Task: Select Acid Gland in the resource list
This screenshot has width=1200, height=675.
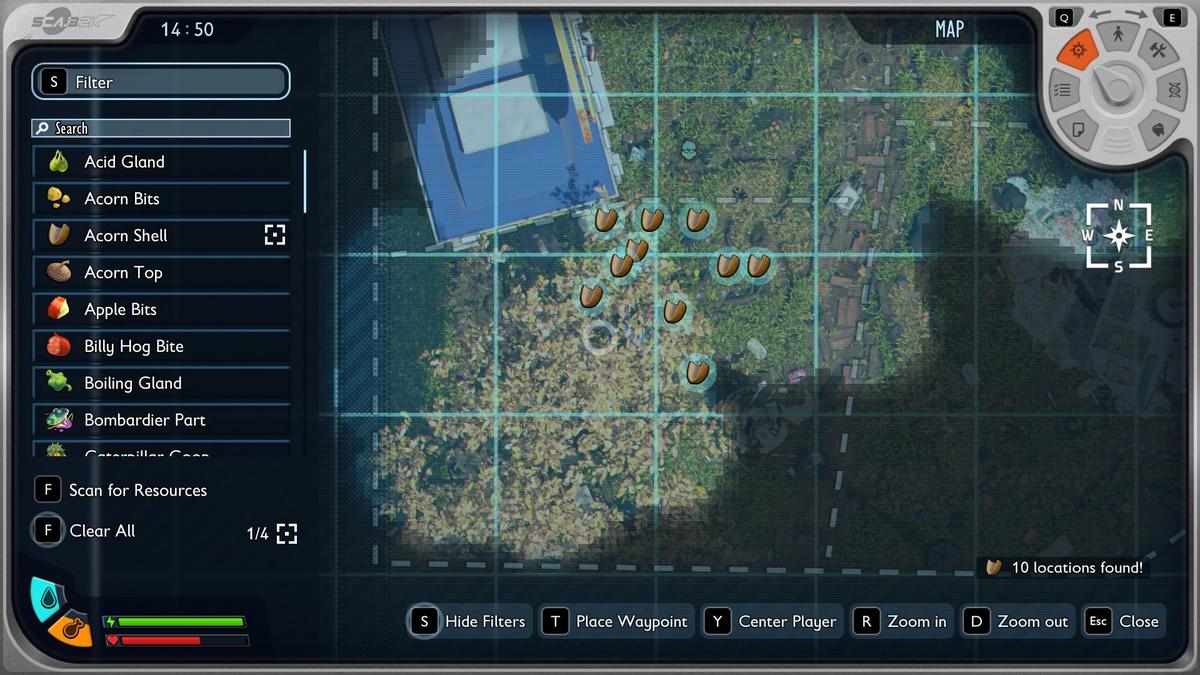Action: [x=161, y=162]
